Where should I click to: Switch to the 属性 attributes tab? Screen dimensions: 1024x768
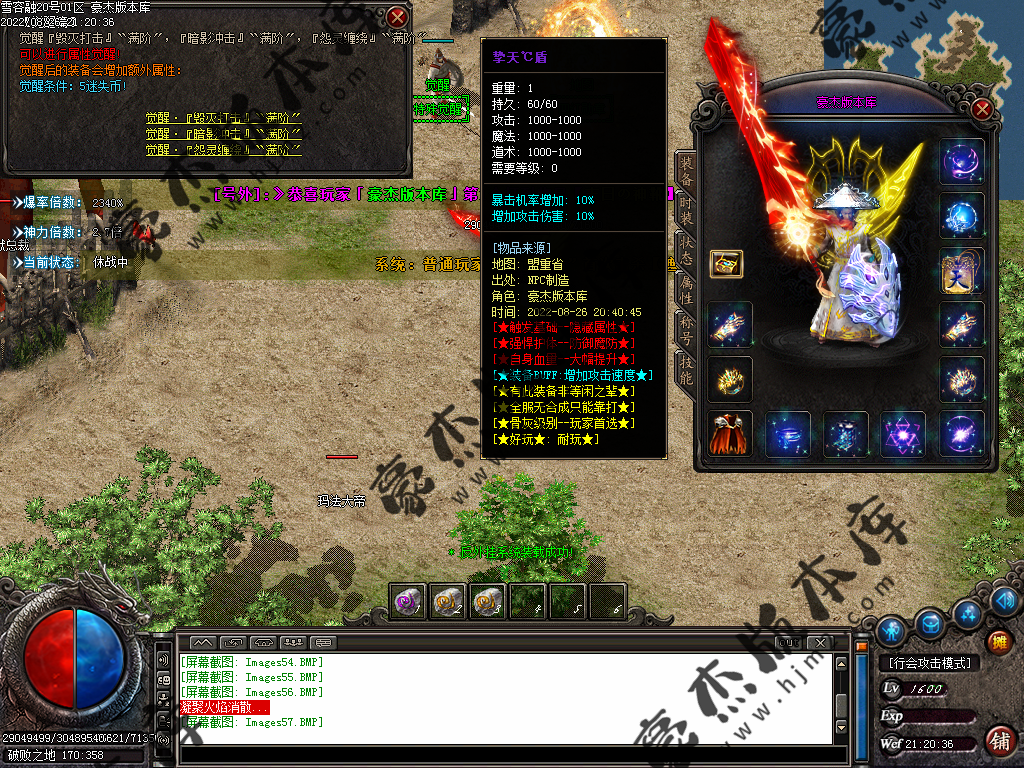(x=685, y=290)
